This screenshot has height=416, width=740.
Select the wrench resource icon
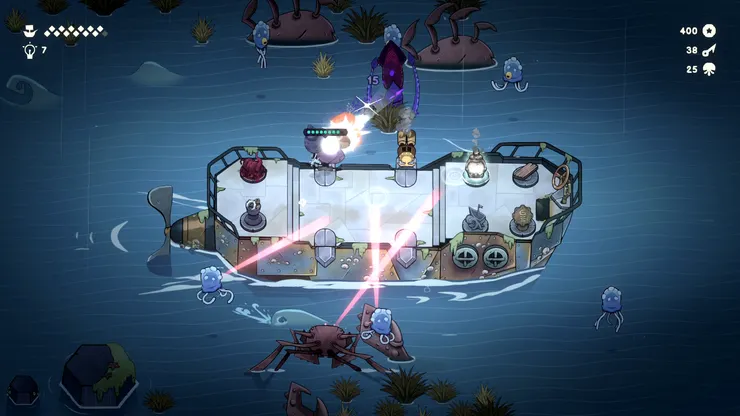click(x=709, y=50)
